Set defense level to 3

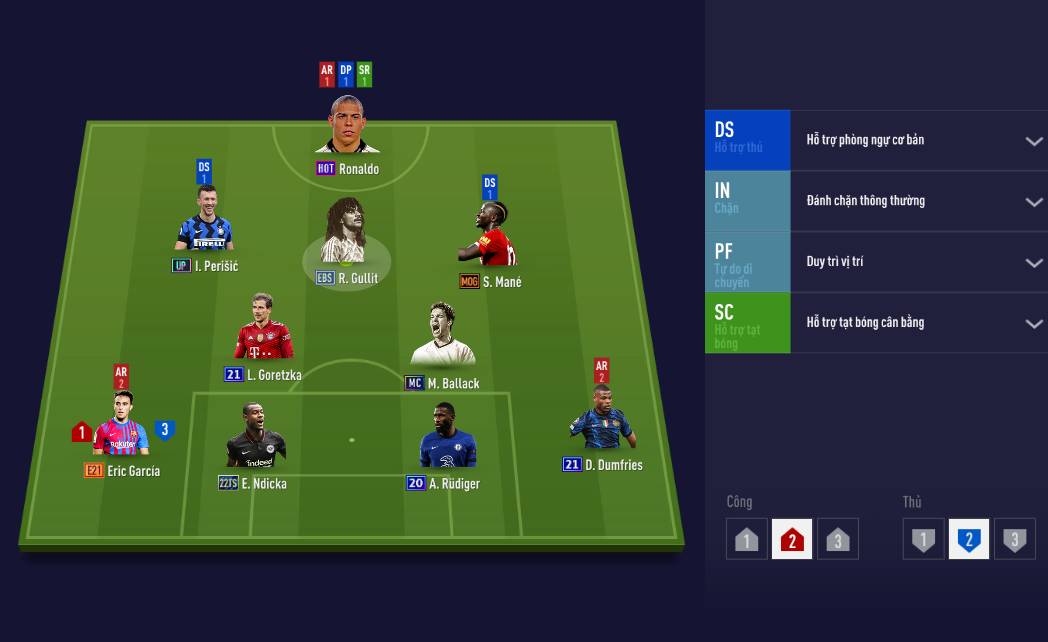1015,540
